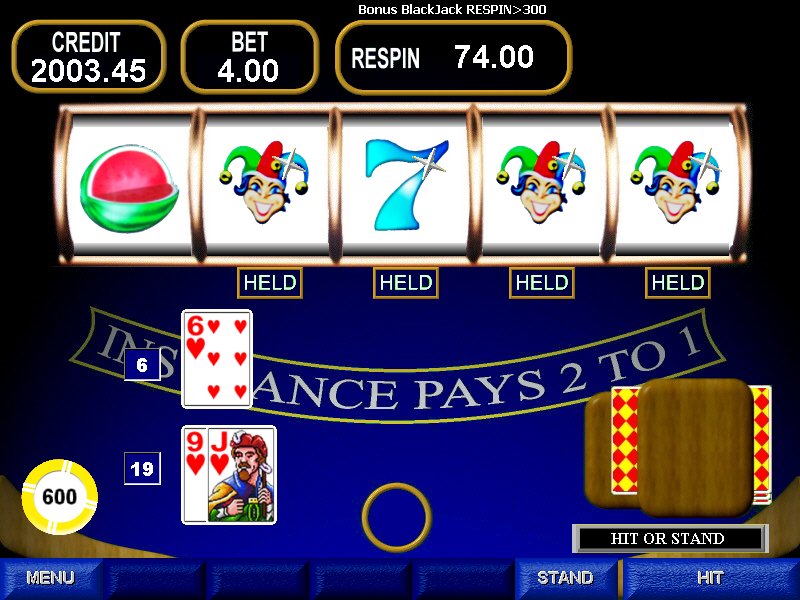Toggle the HELD label under the blue seven

406,283
